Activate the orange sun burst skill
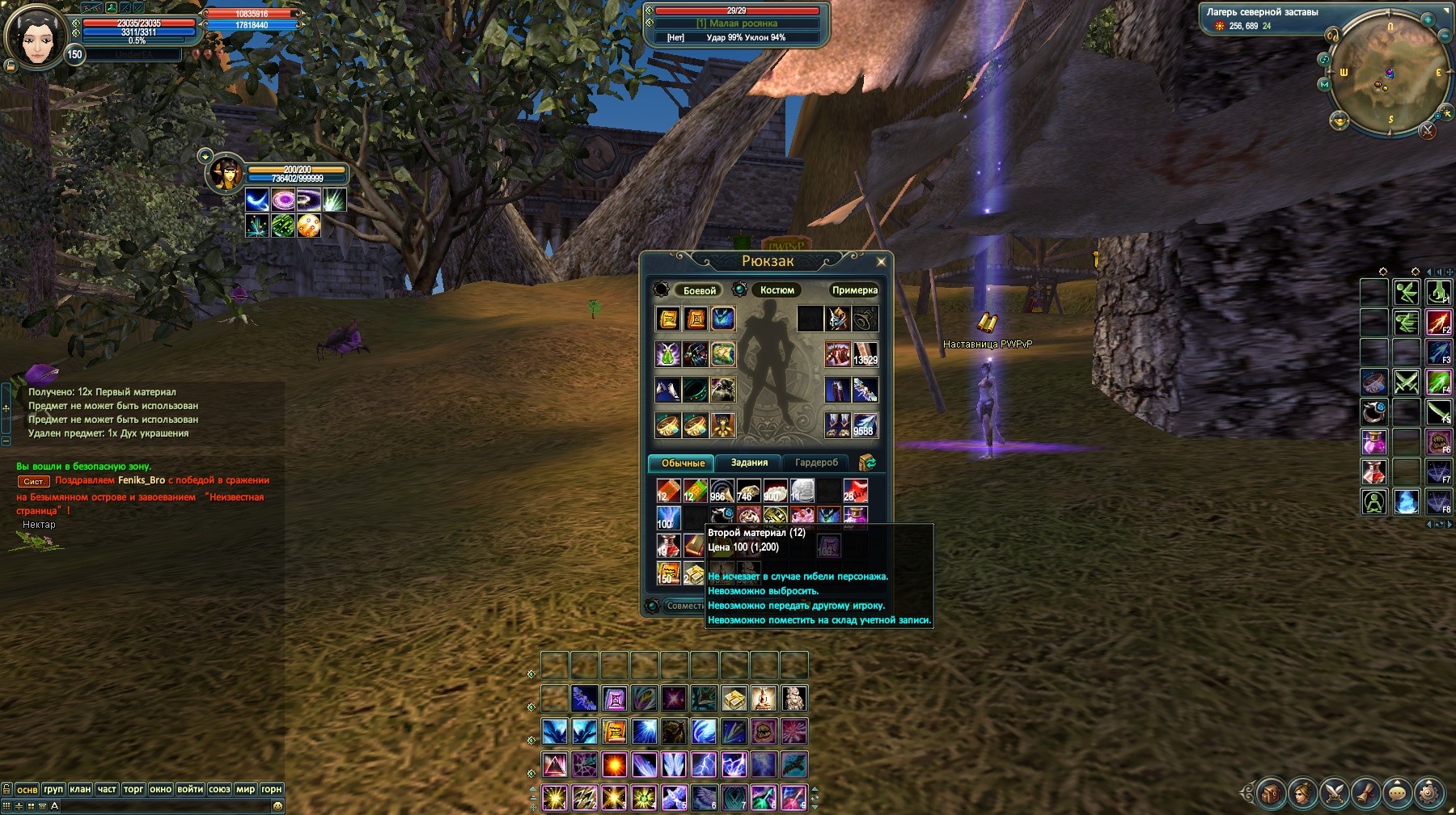Image resolution: width=1456 pixels, height=815 pixels. tap(615, 764)
